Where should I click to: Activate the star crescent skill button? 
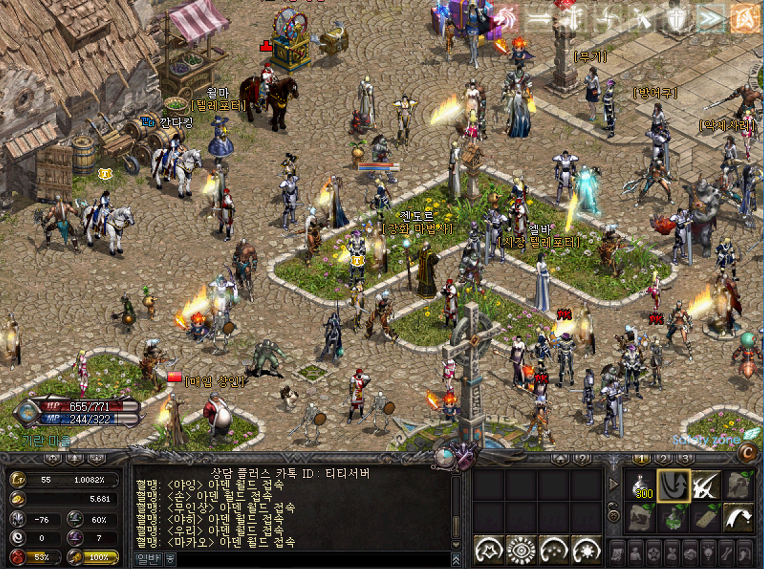(x=490, y=549)
